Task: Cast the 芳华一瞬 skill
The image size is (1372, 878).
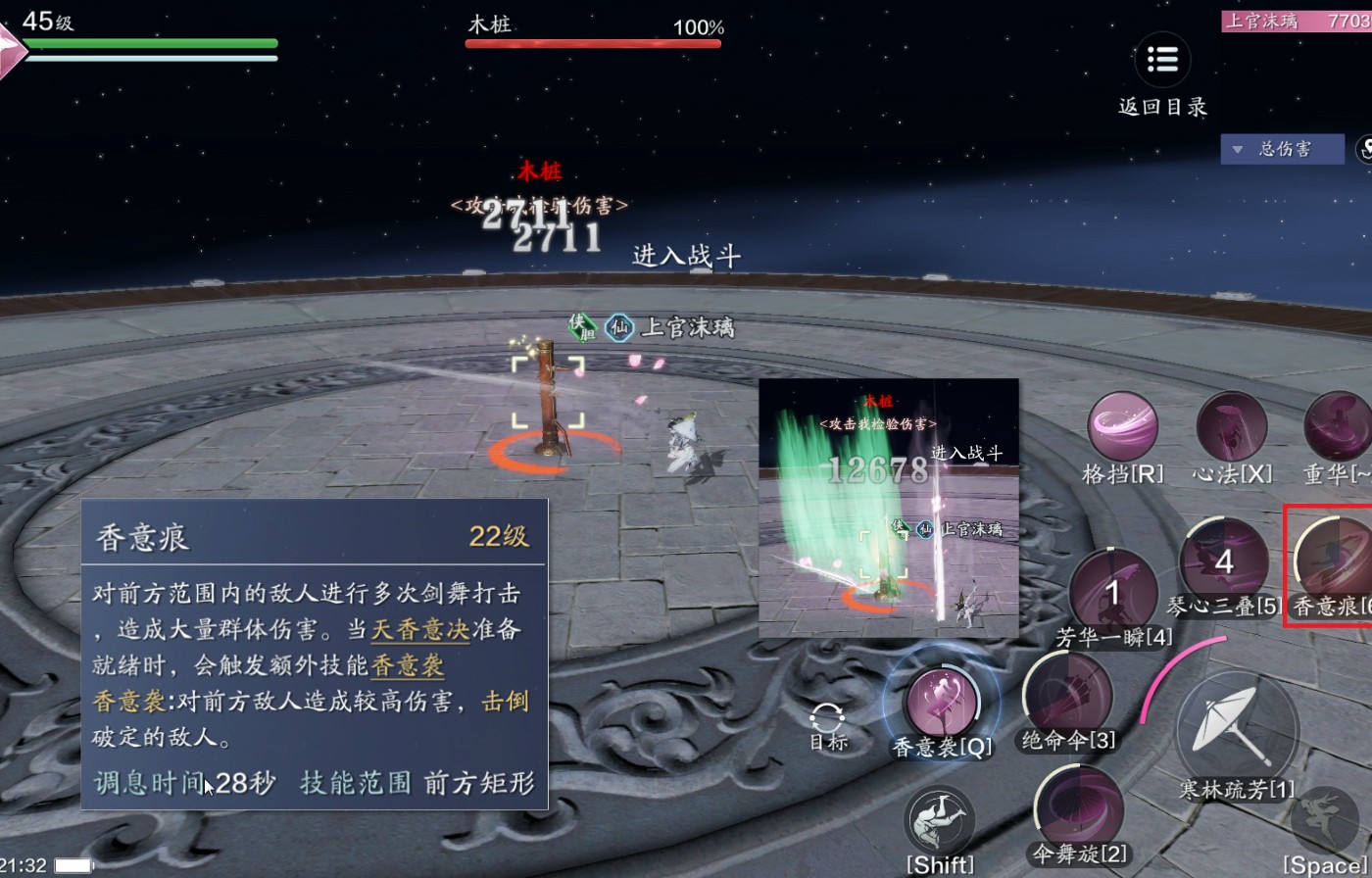Action: [x=1112, y=590]
